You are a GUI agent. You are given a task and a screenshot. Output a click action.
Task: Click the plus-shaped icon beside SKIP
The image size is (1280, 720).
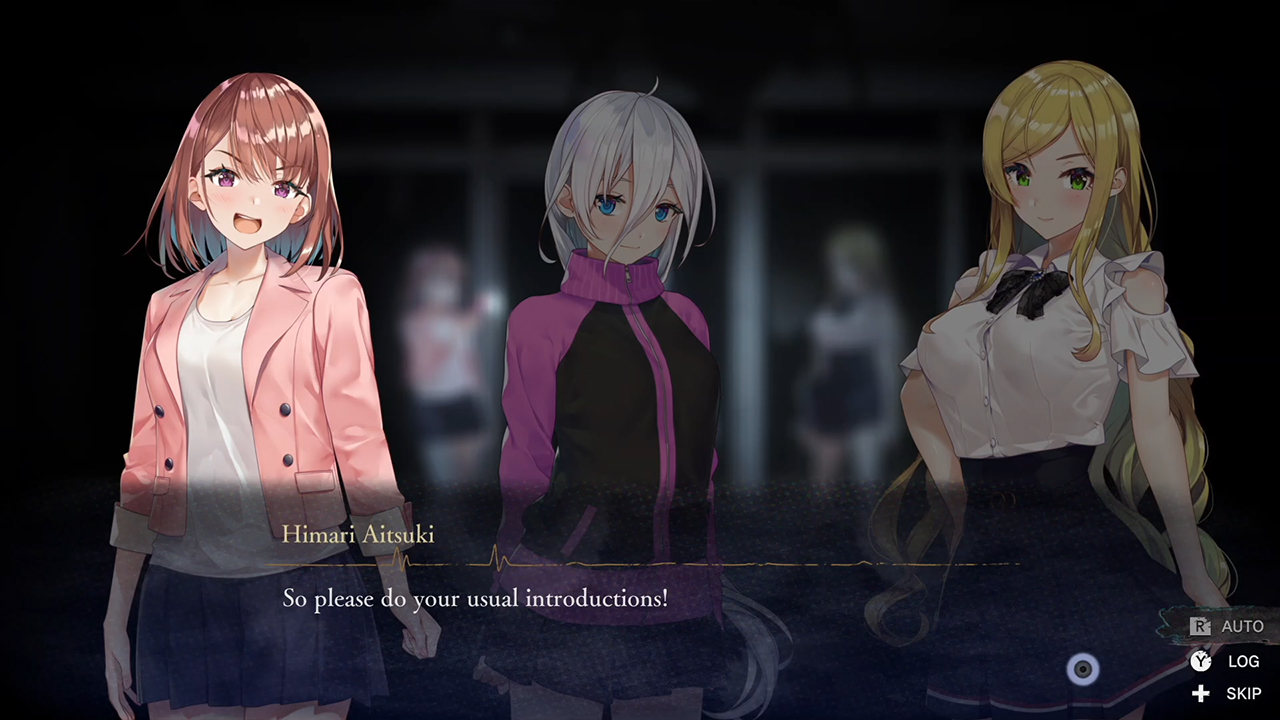coord(1200,693)
